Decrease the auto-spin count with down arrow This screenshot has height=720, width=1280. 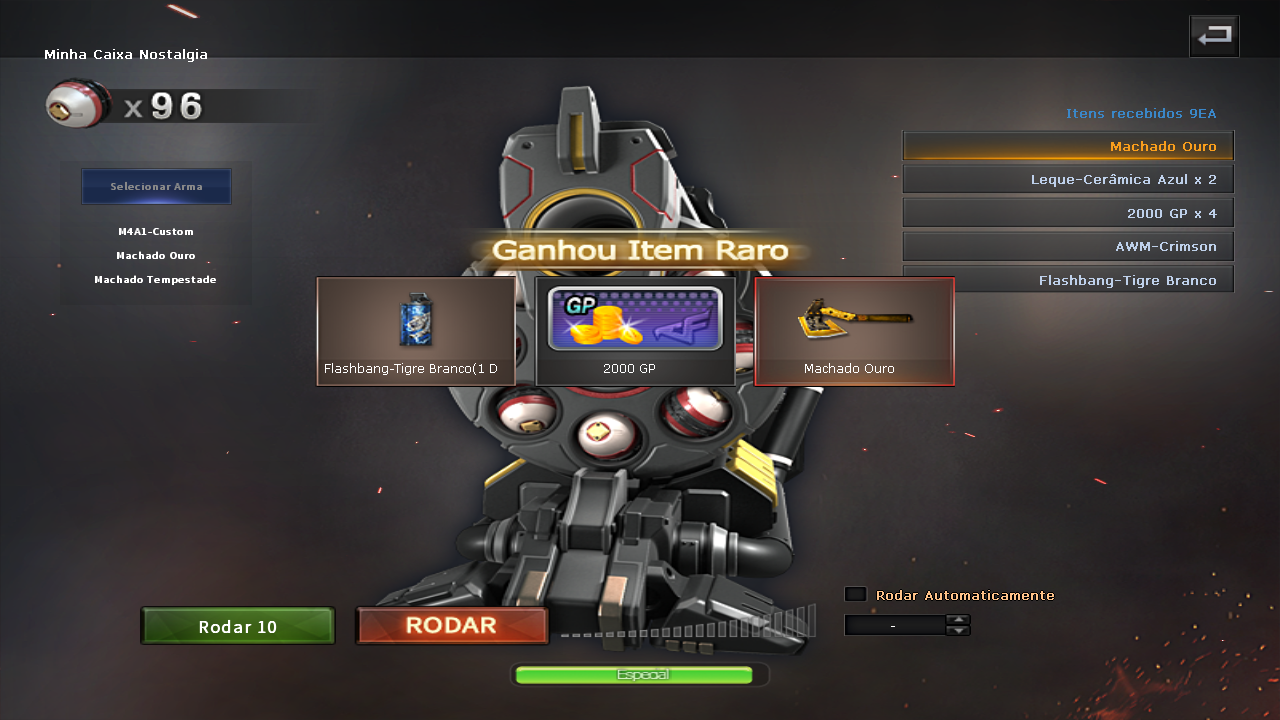coord(958,631)
